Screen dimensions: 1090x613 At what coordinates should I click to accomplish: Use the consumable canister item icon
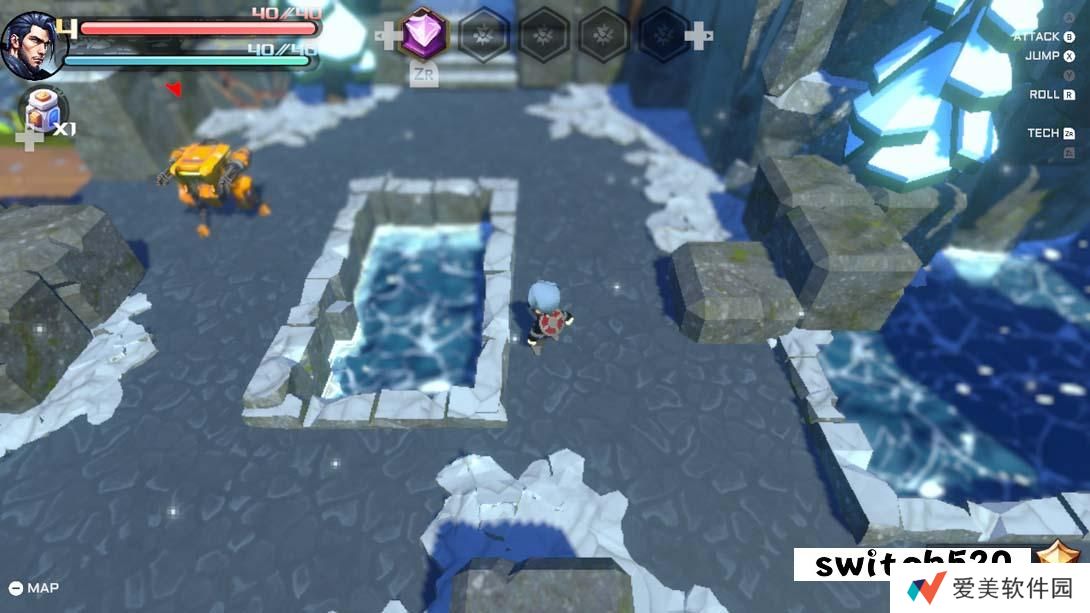pos(45,108)
